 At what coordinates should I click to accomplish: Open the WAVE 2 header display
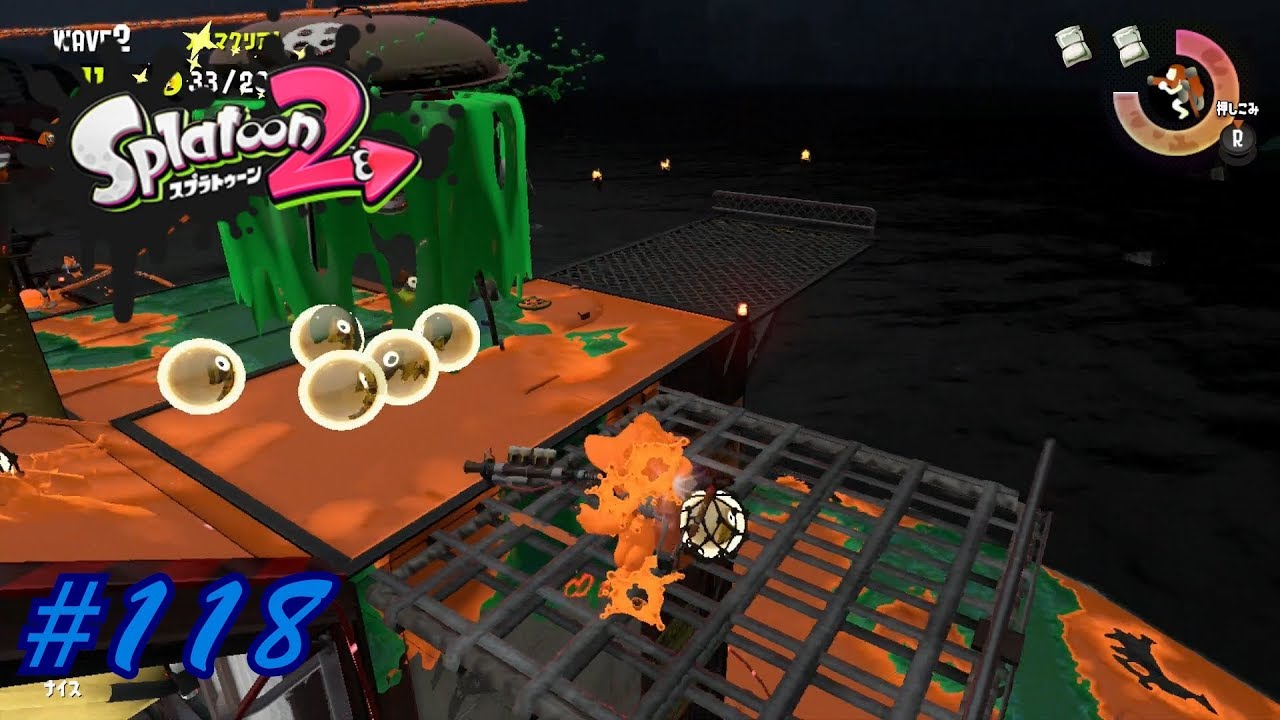[x=92, y=39]
